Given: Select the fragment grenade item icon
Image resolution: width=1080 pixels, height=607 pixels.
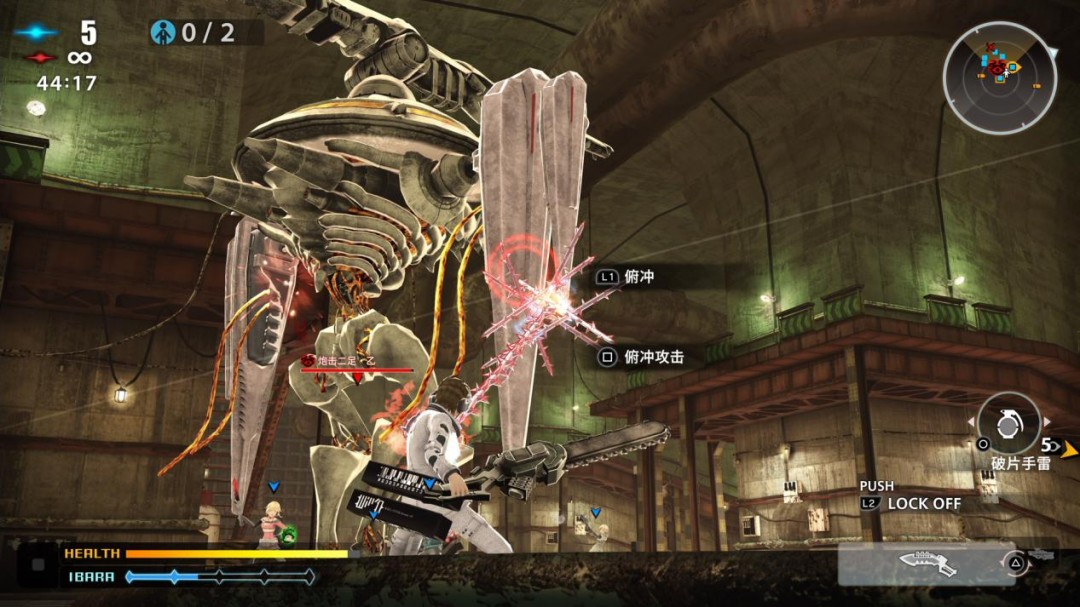Looking at the screenshot, I should (1008, 423).
